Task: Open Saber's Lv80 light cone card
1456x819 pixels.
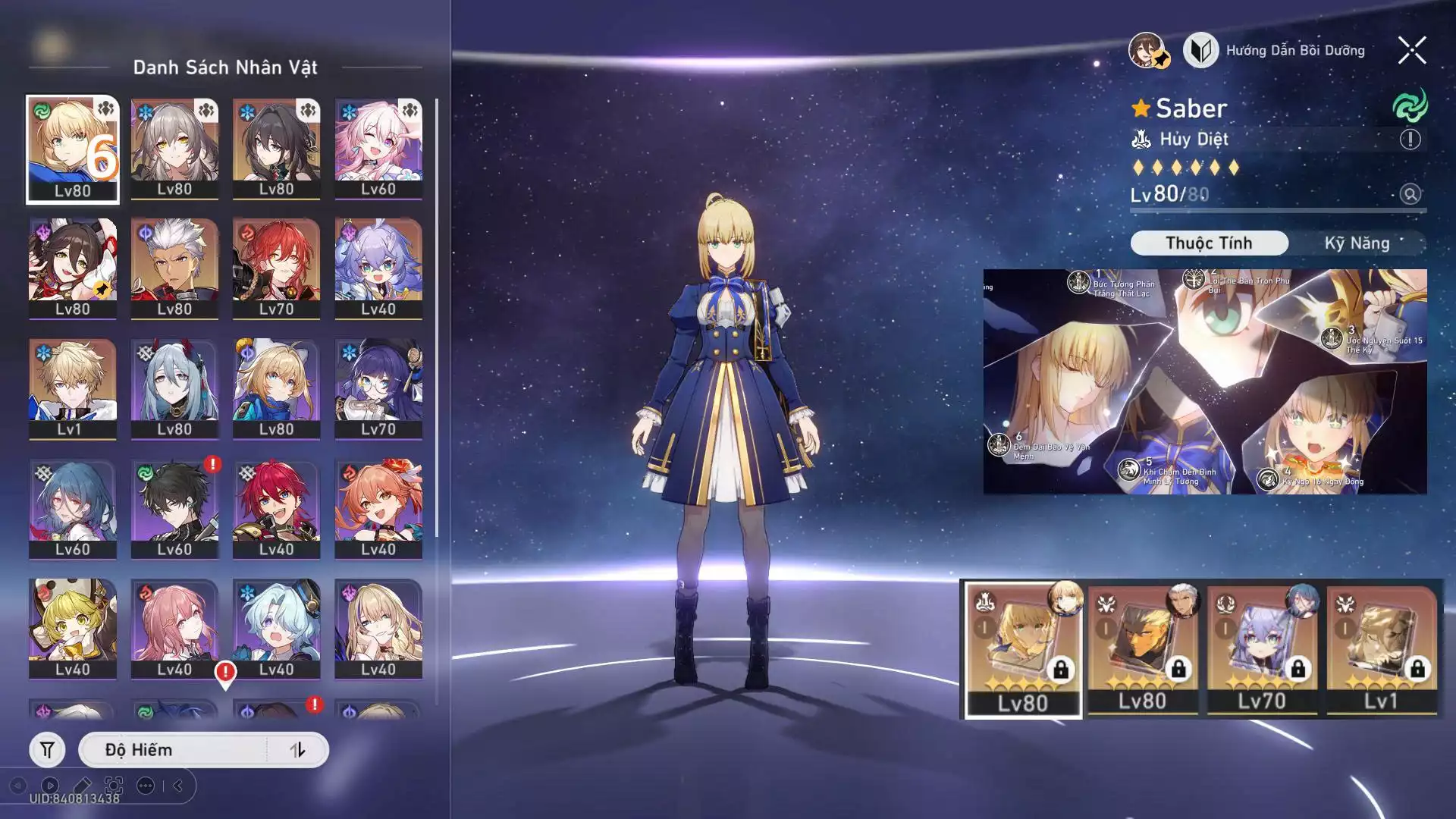Action: (x=1023, y=650)
